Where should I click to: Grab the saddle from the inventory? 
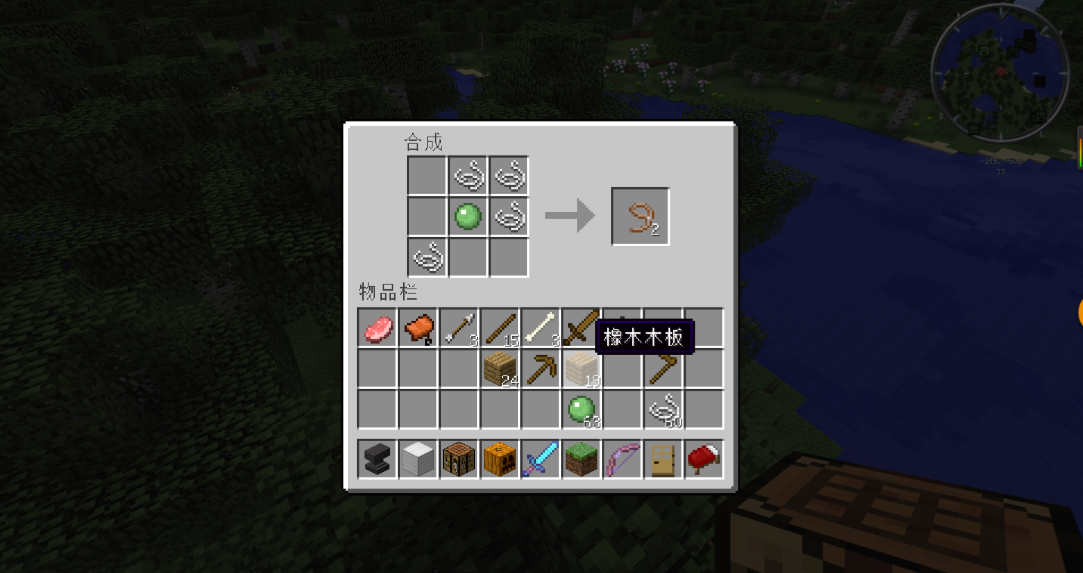[x=419, y=328]
